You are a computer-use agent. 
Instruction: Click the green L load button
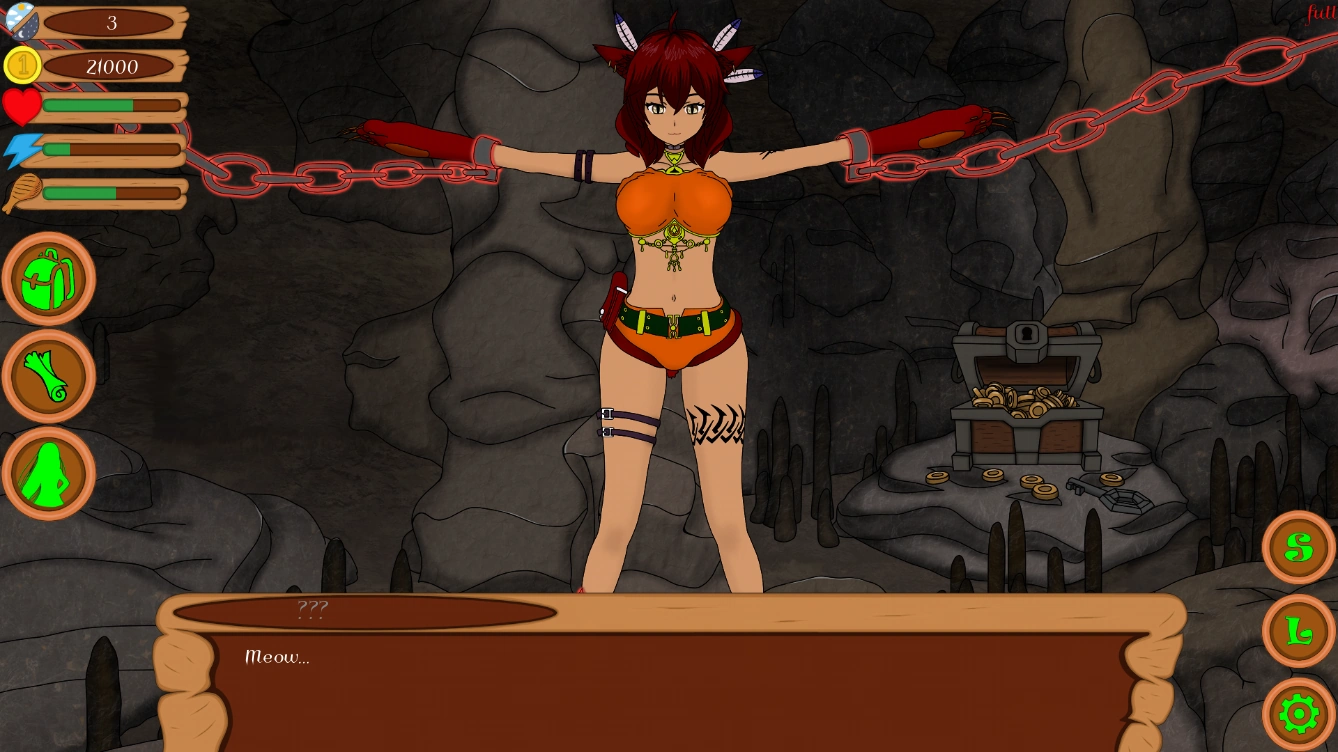coord(1298,631)
